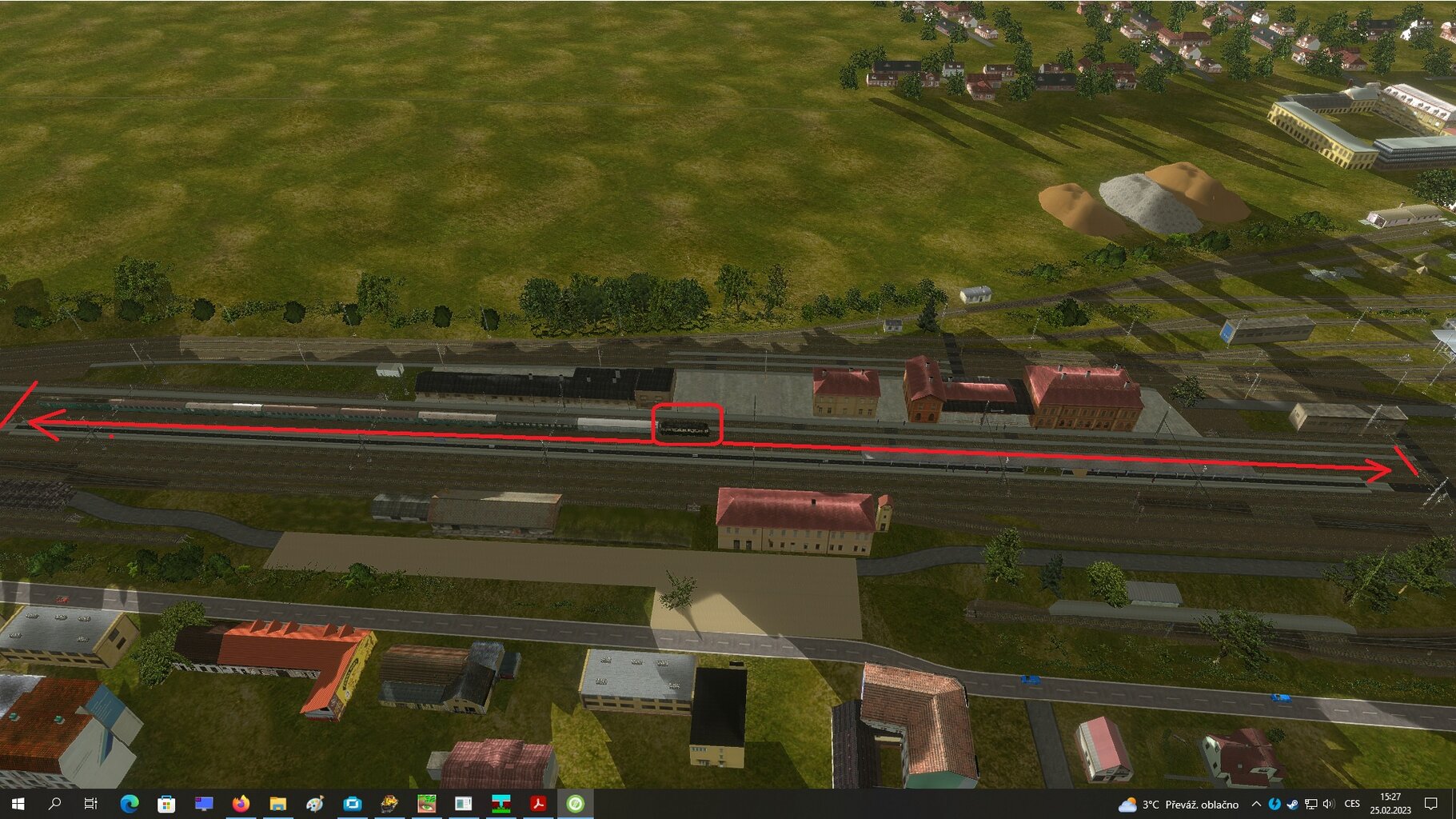Screen dimensions: 1456x819
Task: Open the Windows Start menu
Action: tap(18, 803)
